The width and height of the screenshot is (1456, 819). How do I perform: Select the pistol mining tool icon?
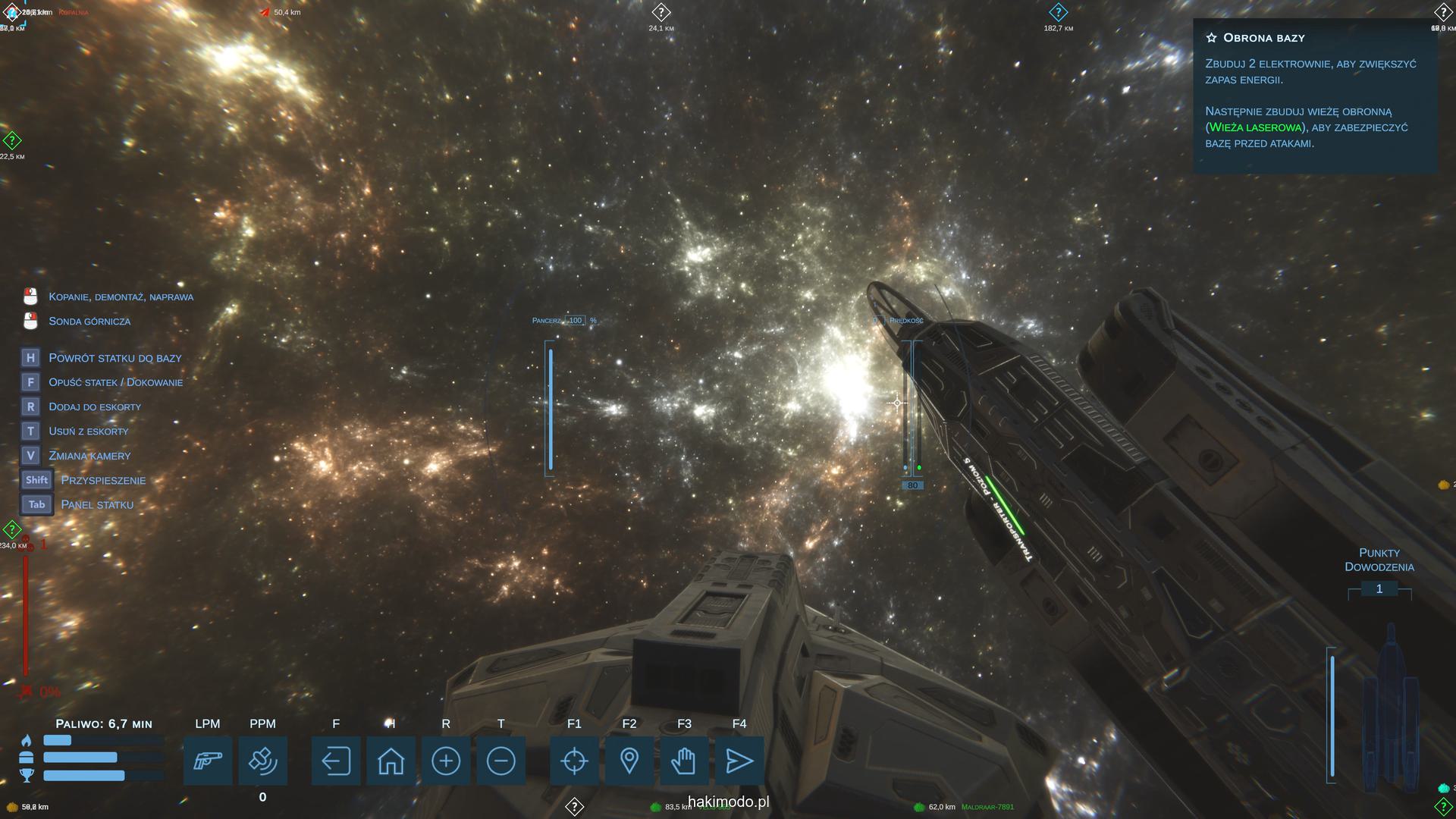click(x=208, y=761)
